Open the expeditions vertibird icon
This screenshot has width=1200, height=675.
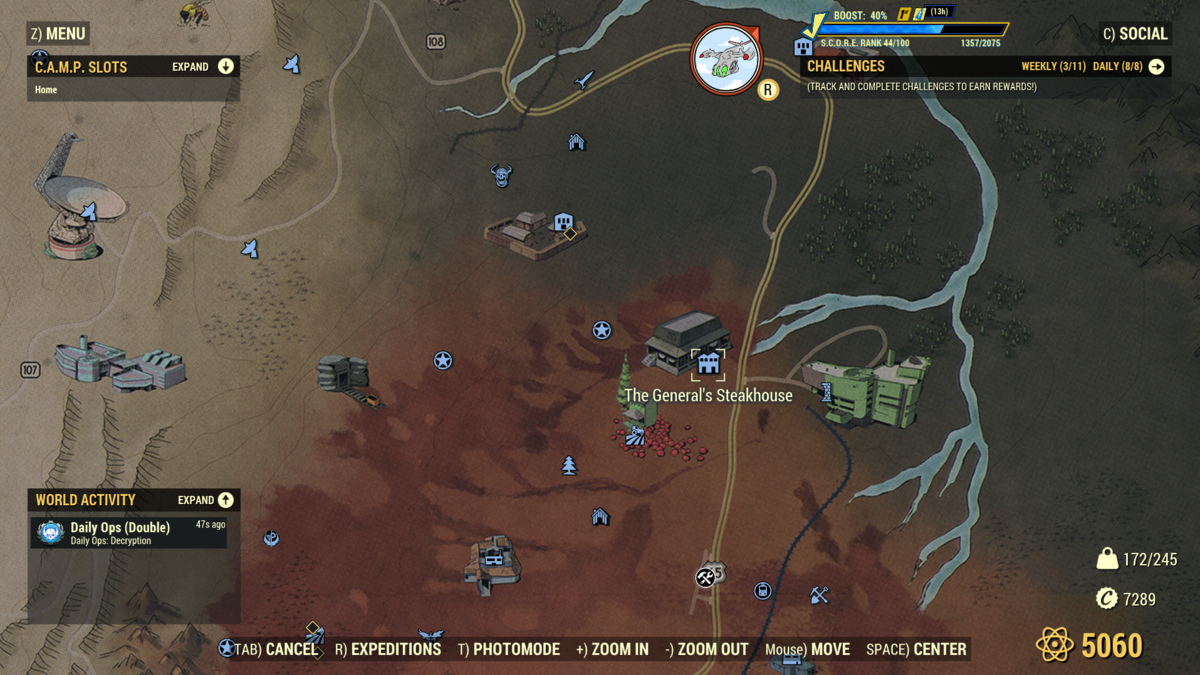coord(727,59)
